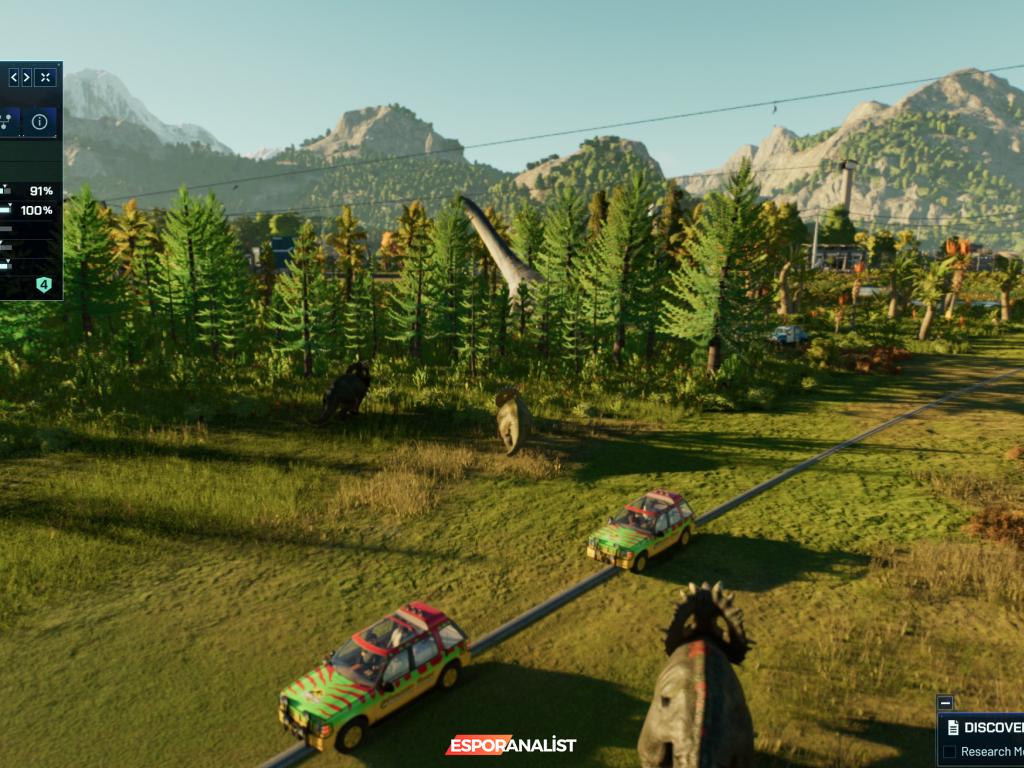Go to the previous dinosaur with left arrow
Image resolution: width=1024 pixels, height=768 pixels.
coord(14,77)
